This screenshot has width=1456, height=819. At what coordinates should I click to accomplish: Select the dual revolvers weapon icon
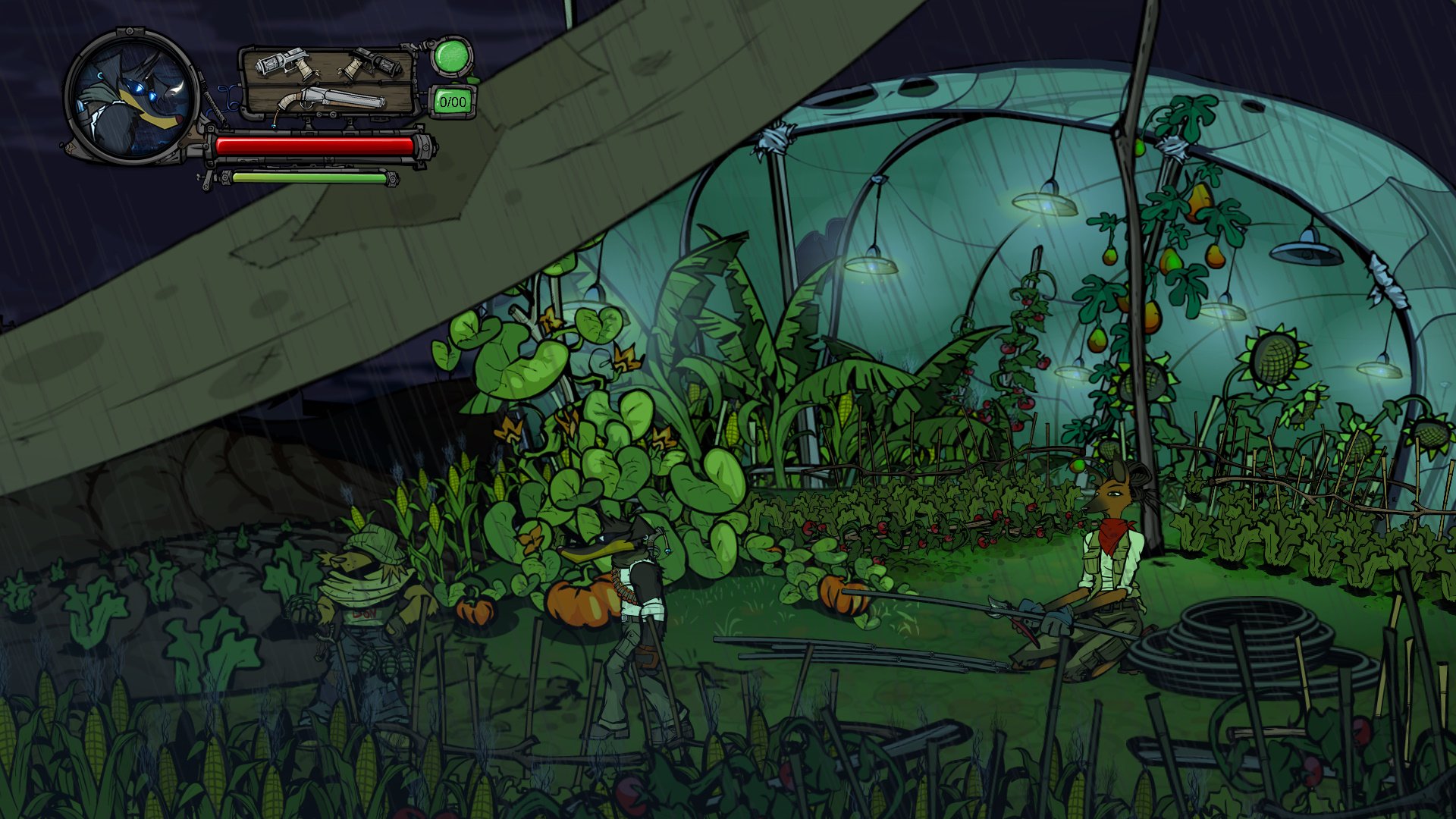pos(328,66)
